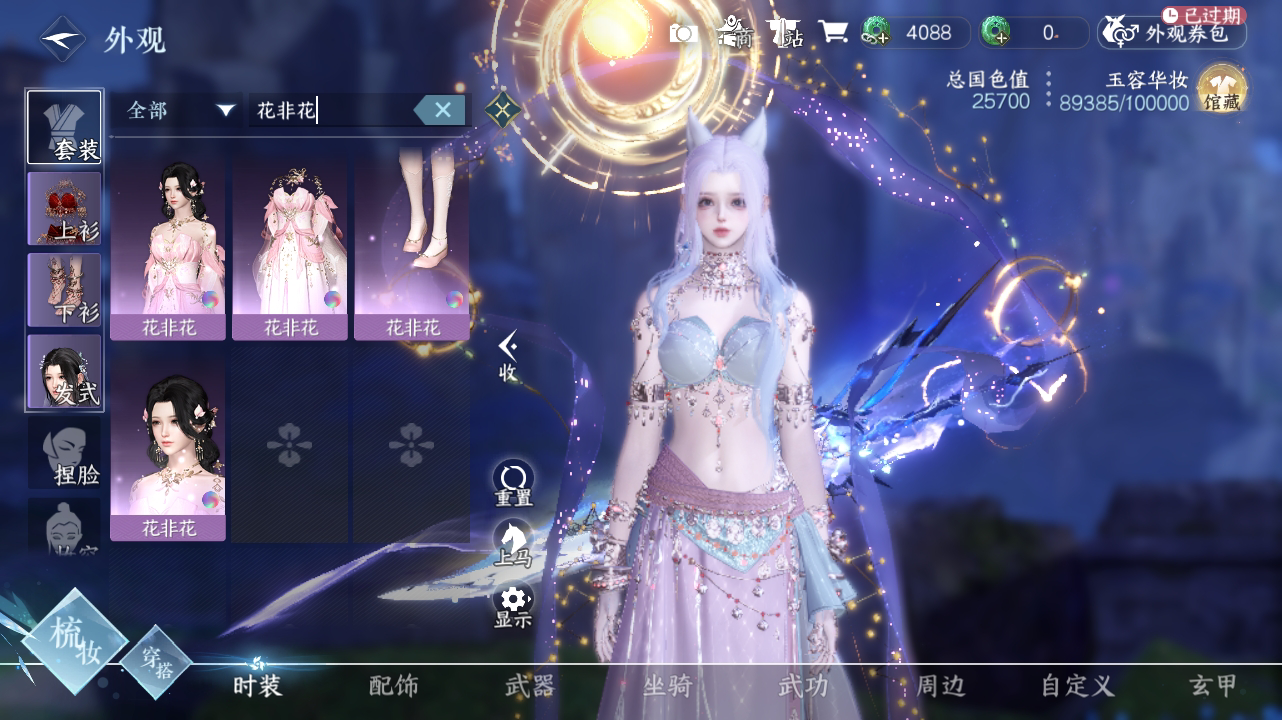This screenshot has height=720, width=1282.
Task: Switch to the 上衫 category
Action: [x=64, y=208]
